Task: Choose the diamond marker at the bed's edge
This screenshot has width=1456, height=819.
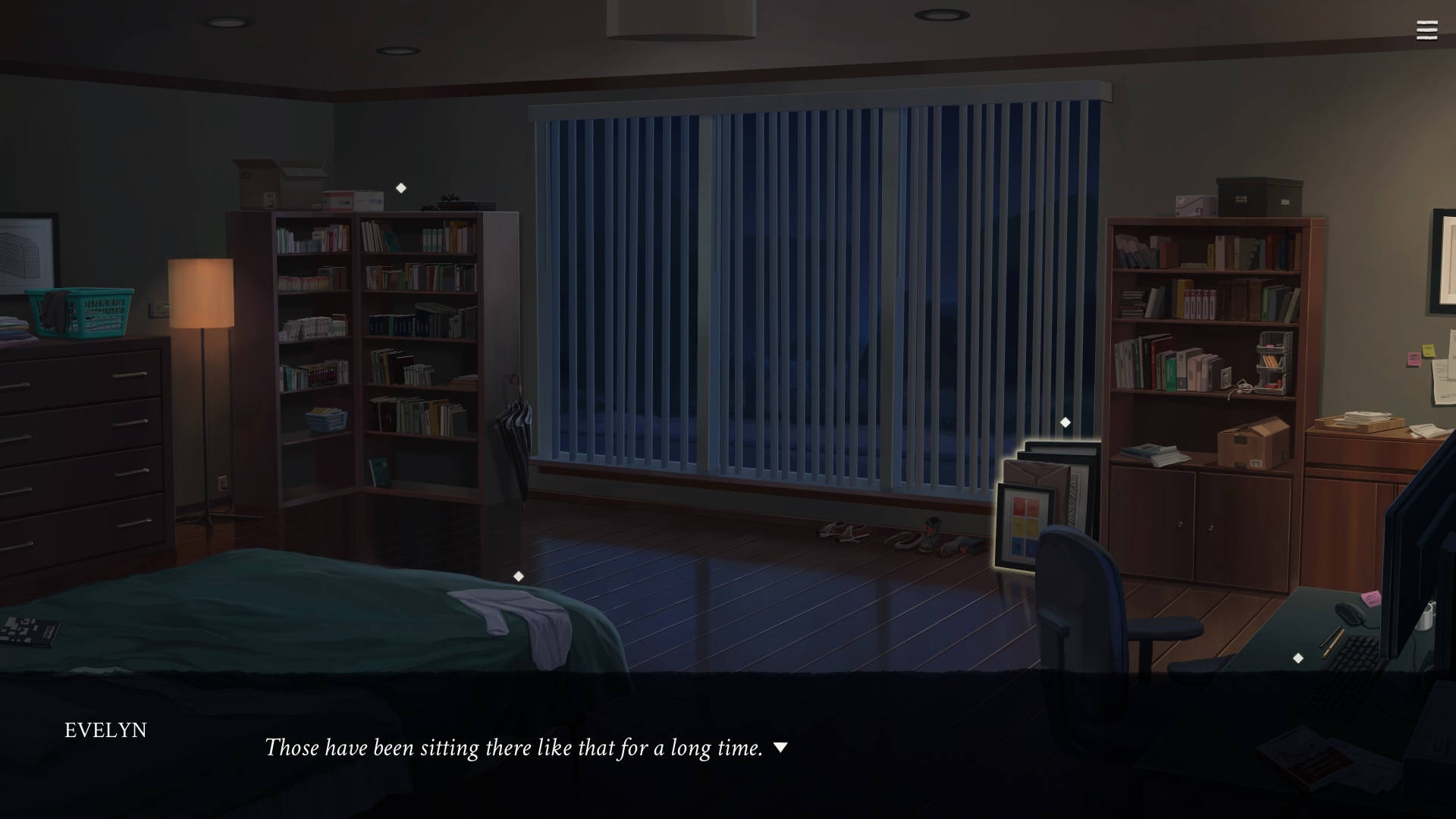Action: pyautogui.click(x=519, y=576)
